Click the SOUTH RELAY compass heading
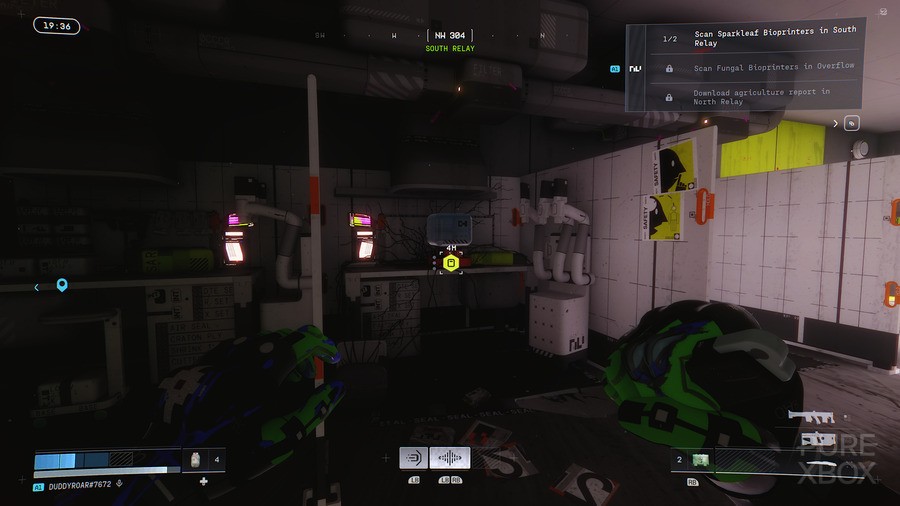This screenshot has height=506, width=900. tap(450, 48)
